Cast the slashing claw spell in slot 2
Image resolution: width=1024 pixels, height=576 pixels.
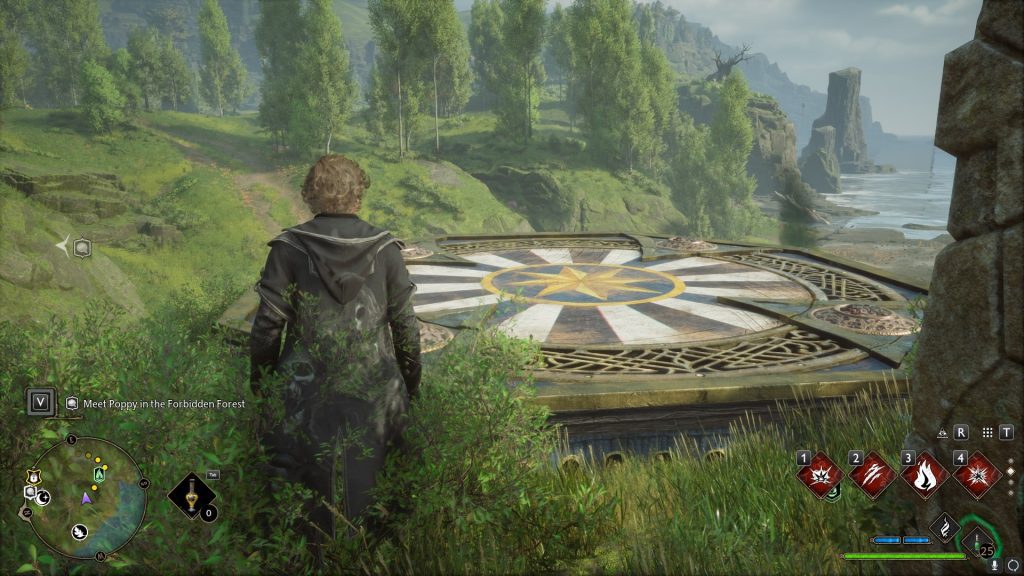873,474
